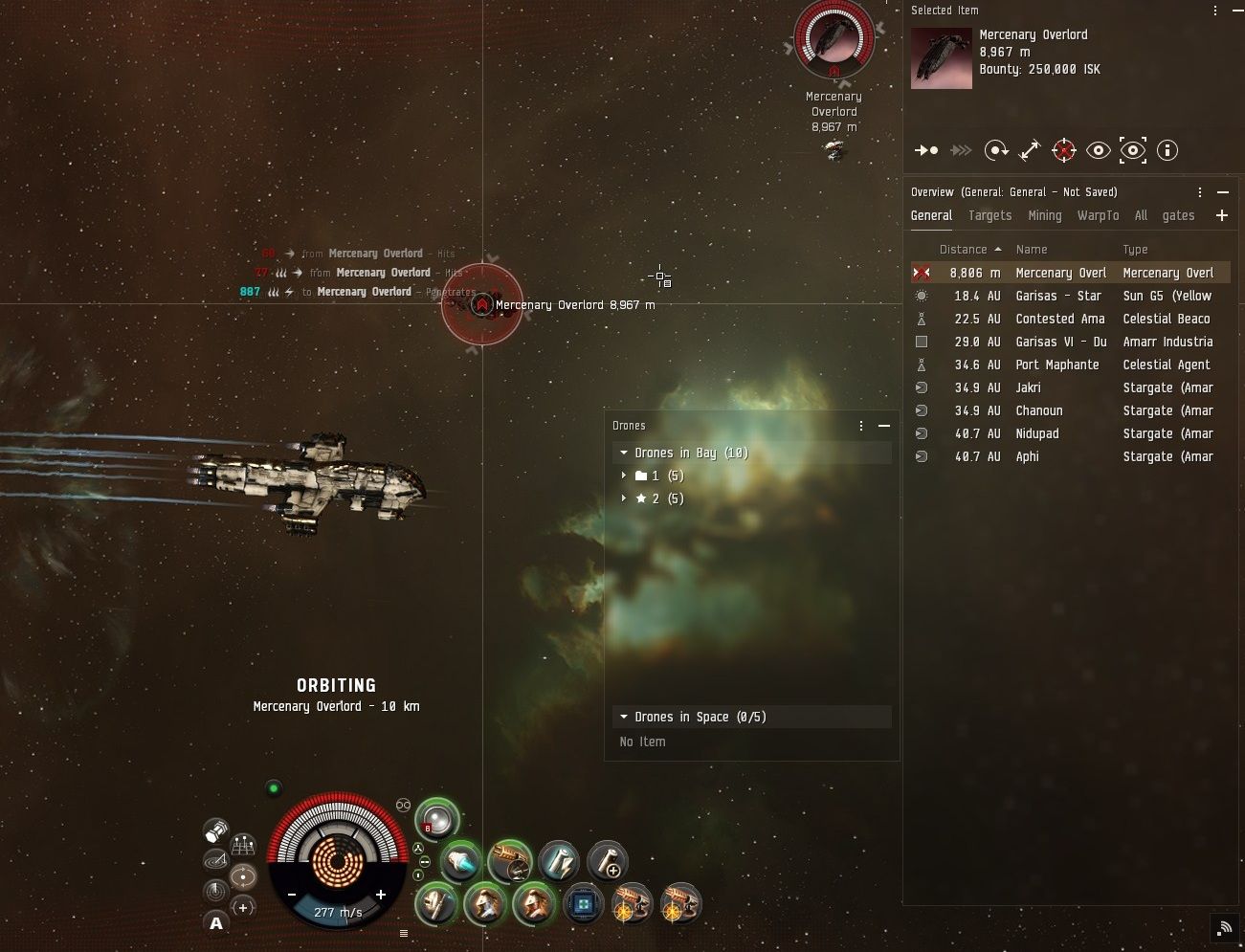The width and height of the screenshot is (1245, 952).
Task: Toggle the autopilot A button
Action: point(216,923)
